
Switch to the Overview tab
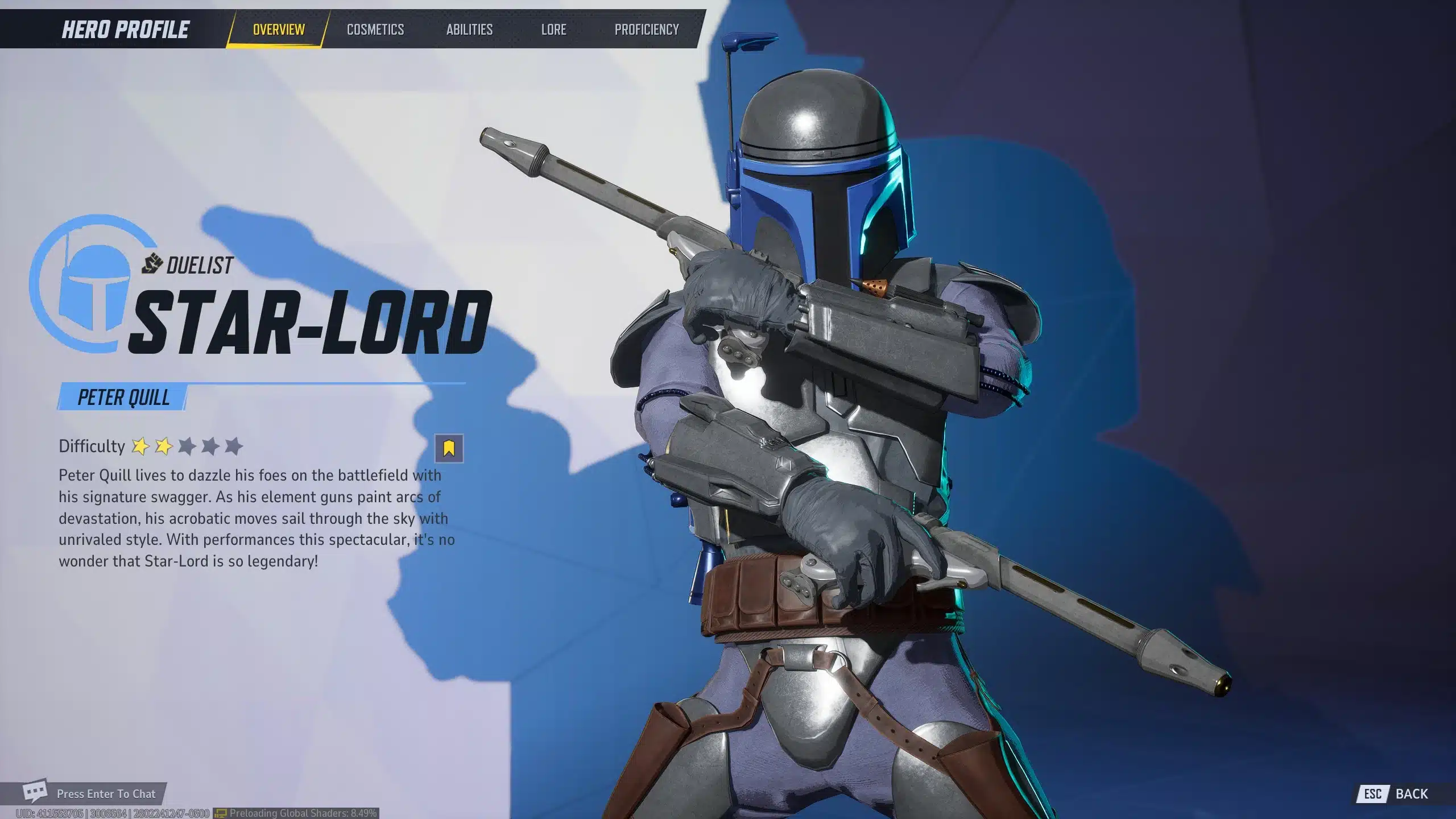click(x=279, y=30)
